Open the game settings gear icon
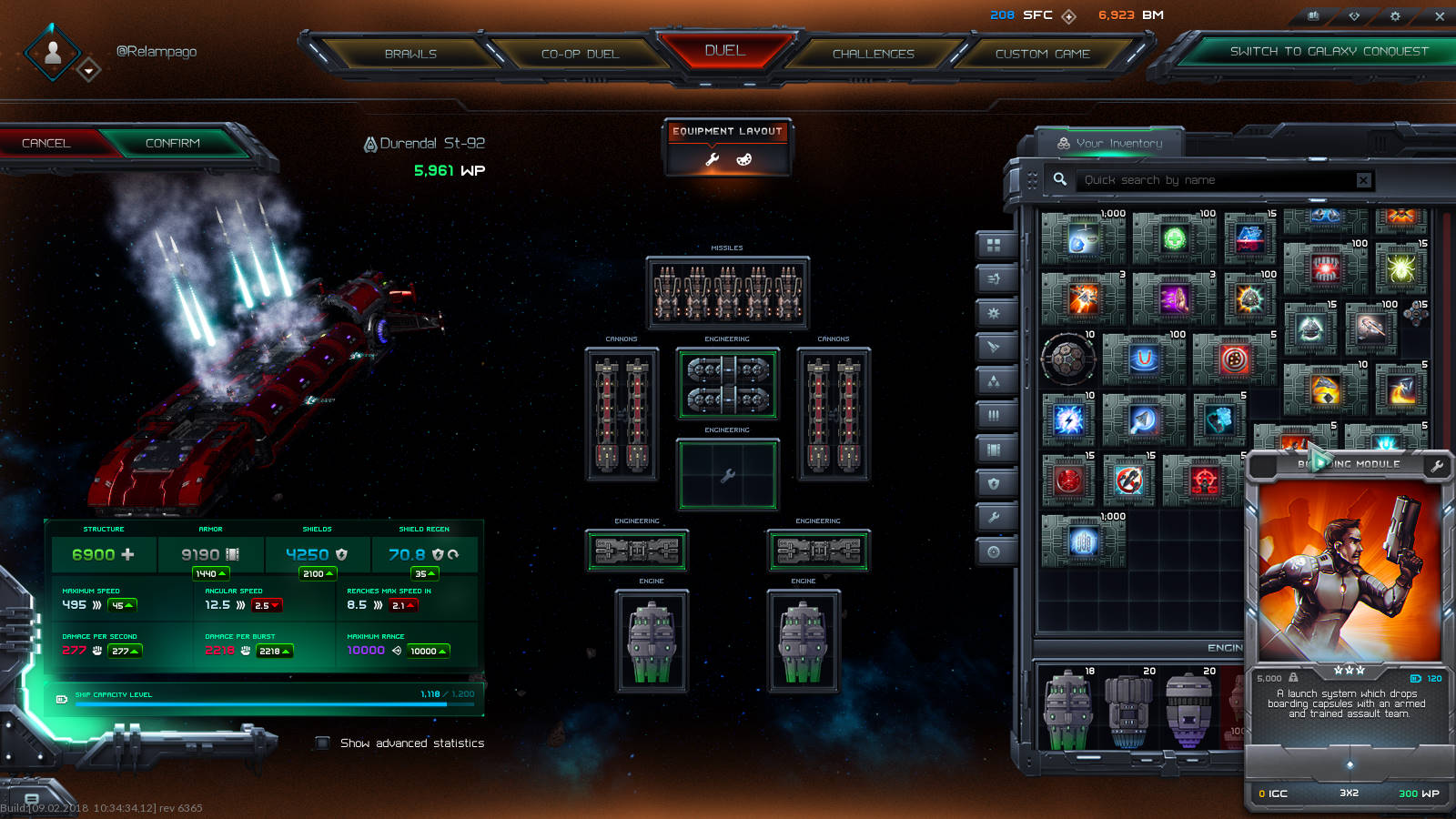The width and height of the screenshot is (1456, 819). (x=1394, y=15)
